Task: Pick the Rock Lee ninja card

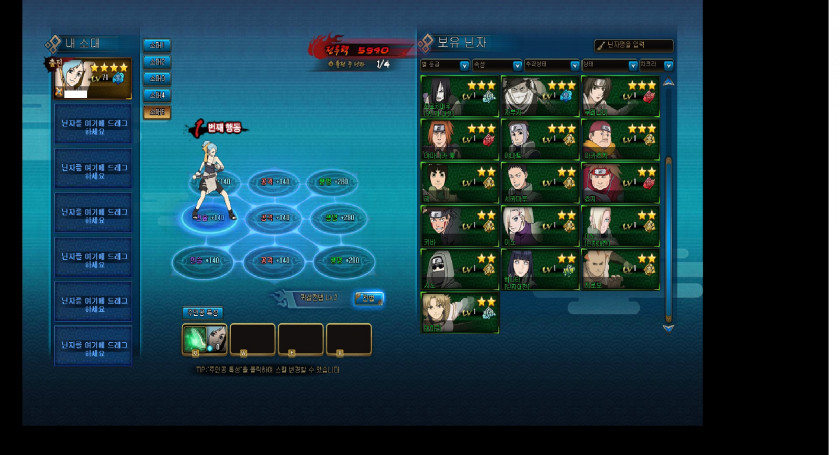Action: pyautogui.click(x=458, y=183)
